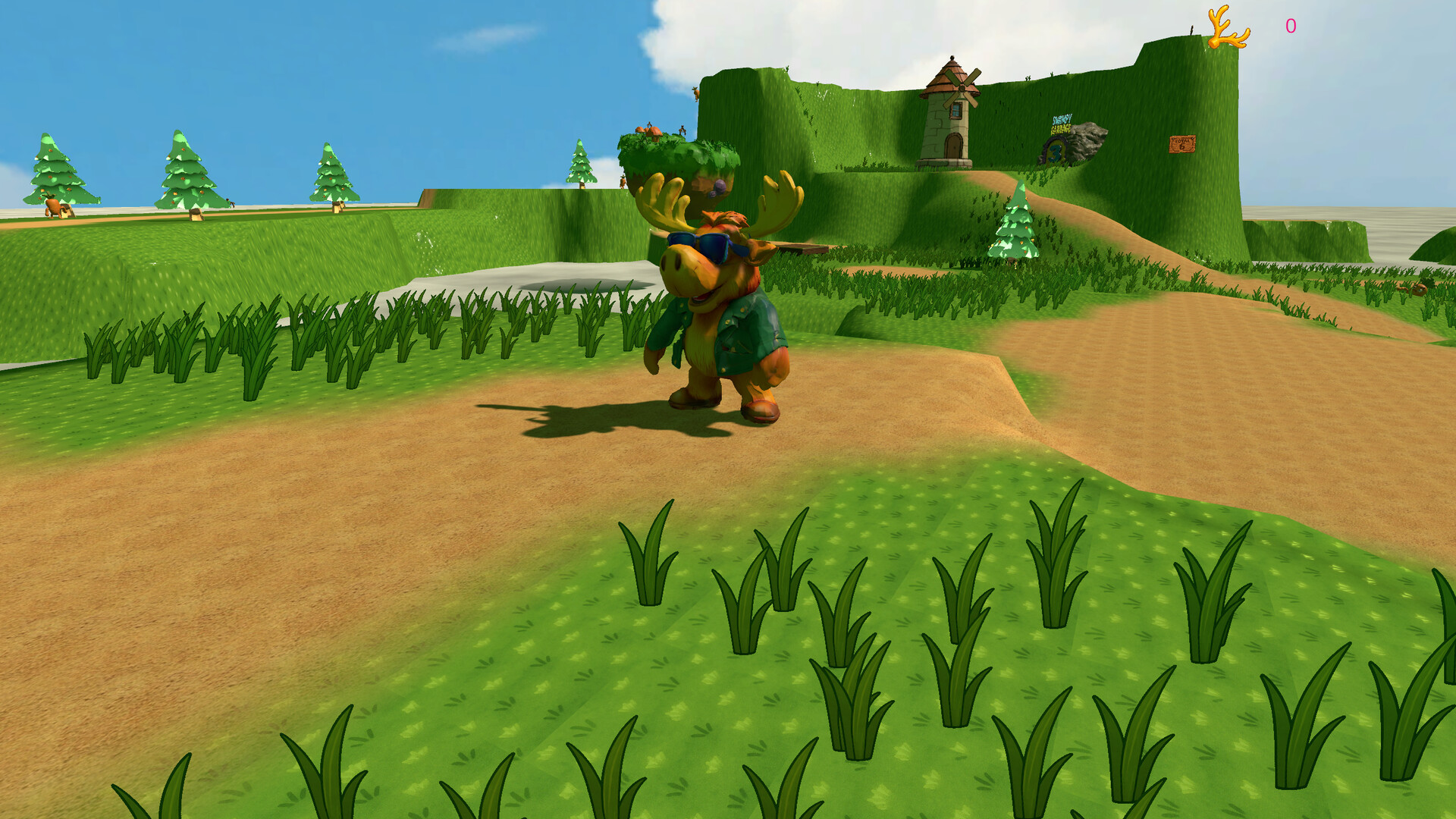Click the number 3 on the tunnel sign
Screen dimensions: 1456x819
(1054, 152)
